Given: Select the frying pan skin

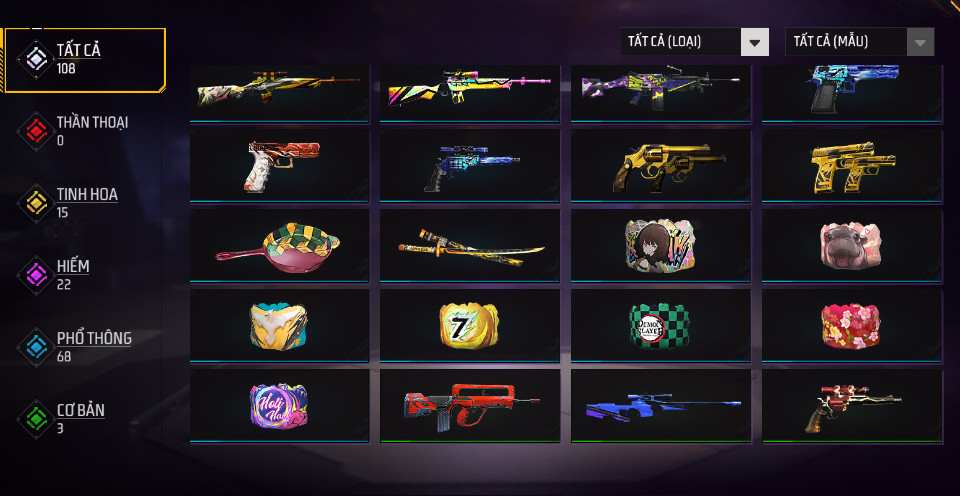Looking at the screenshot, I should pos(279,246).
